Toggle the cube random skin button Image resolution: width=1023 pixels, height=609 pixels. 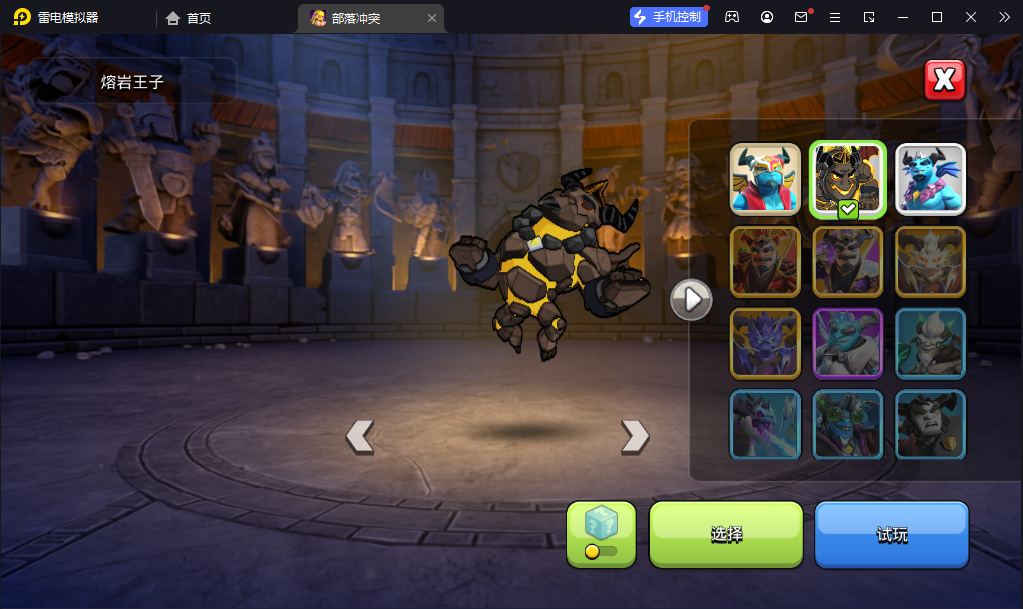(601, 534)
